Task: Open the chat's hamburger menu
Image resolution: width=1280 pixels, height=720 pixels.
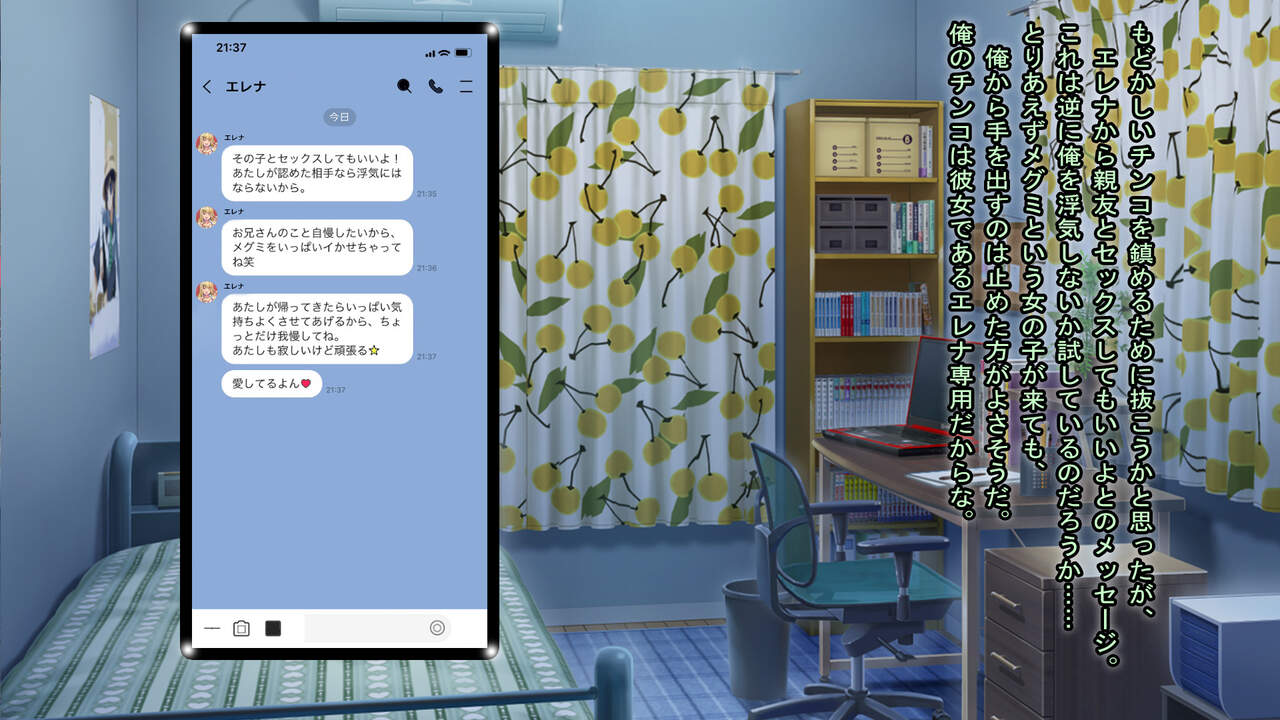Action: tap(466, 87)
